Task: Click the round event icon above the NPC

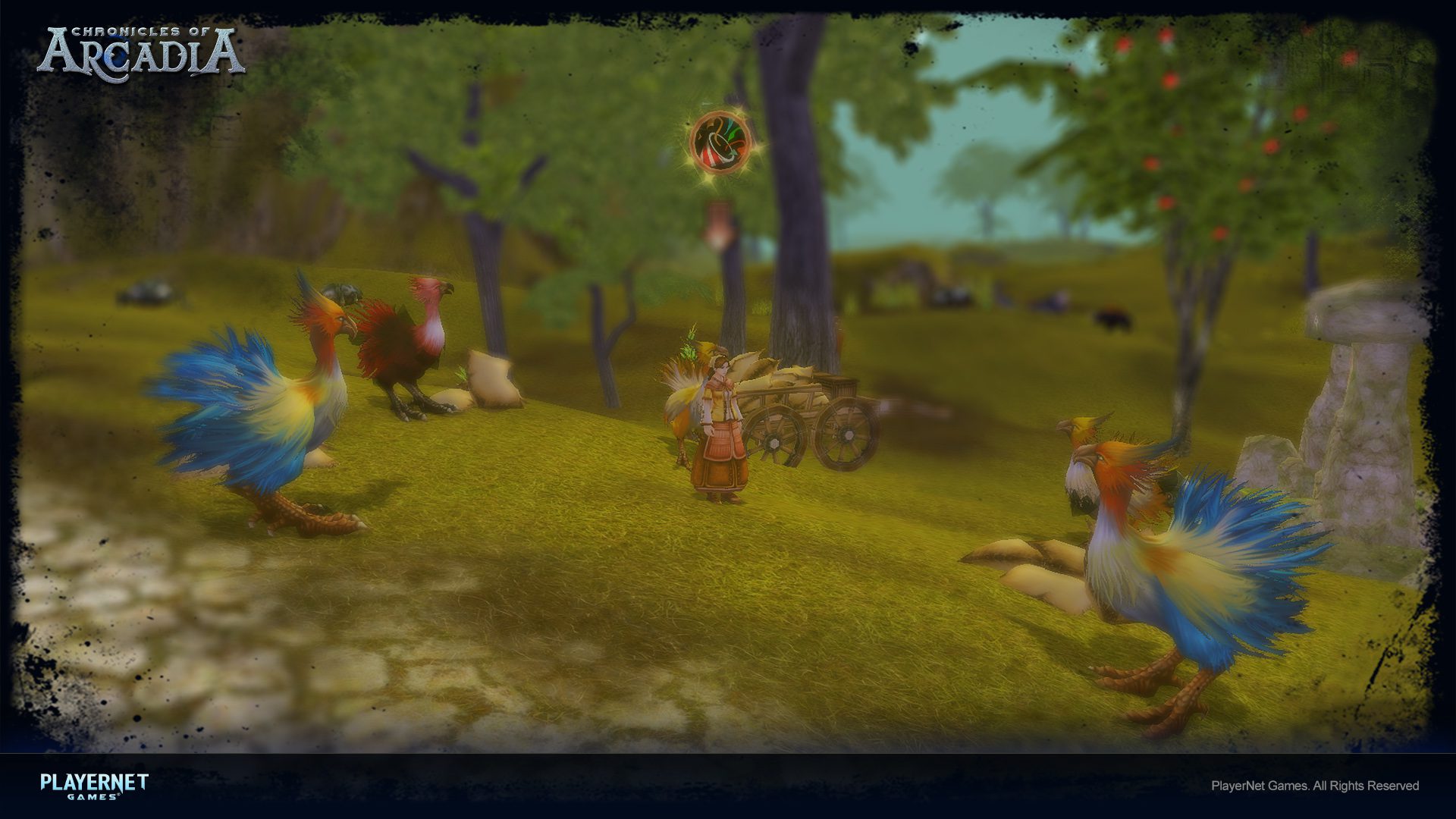Action: (720, 142)
